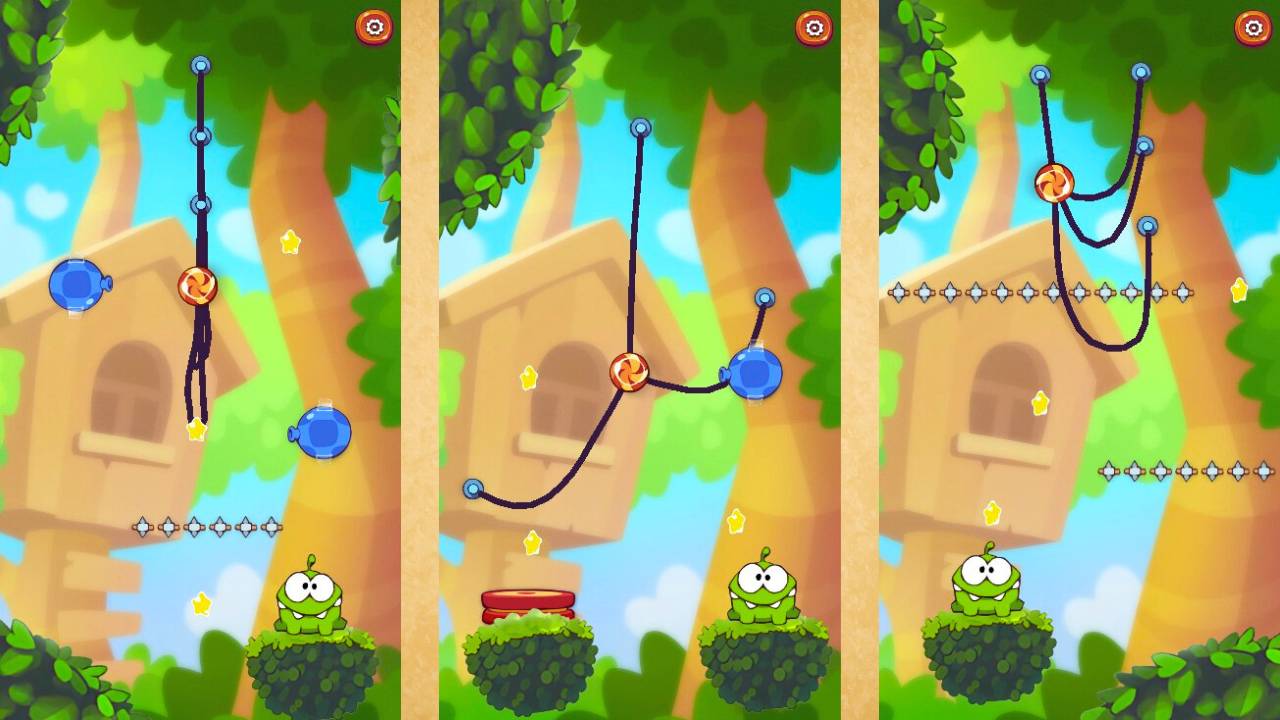
Task: Tap the rightmost rope anchor pin, right panel
Action: pyautogui.click(x=1147, y=224)
